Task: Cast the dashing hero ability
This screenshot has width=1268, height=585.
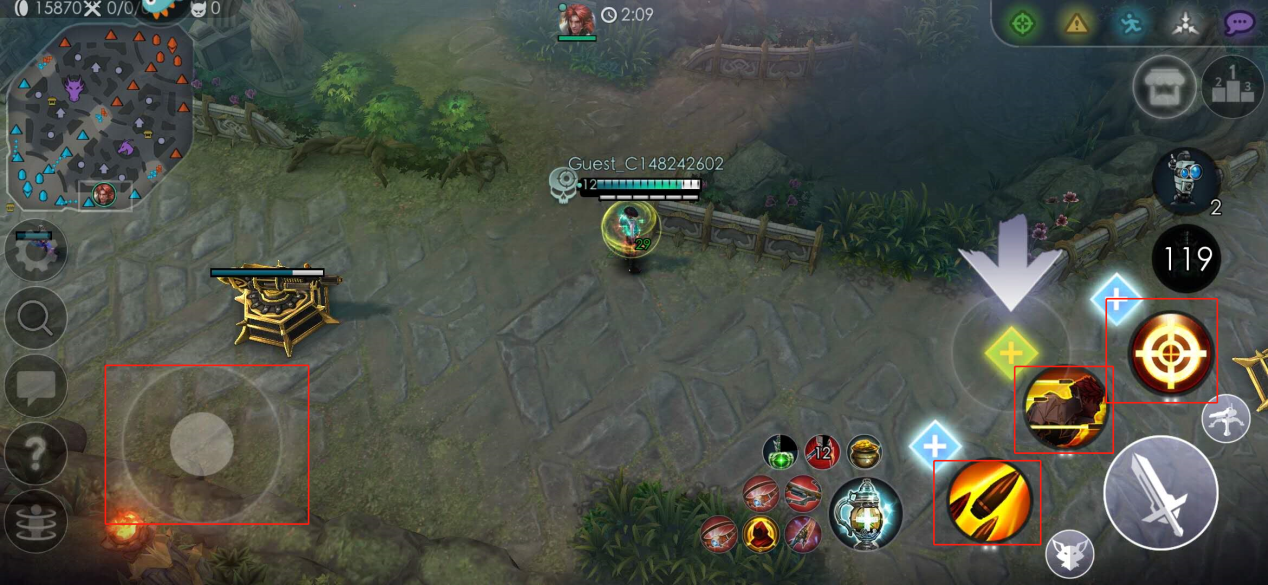Action: point(1062,408)
